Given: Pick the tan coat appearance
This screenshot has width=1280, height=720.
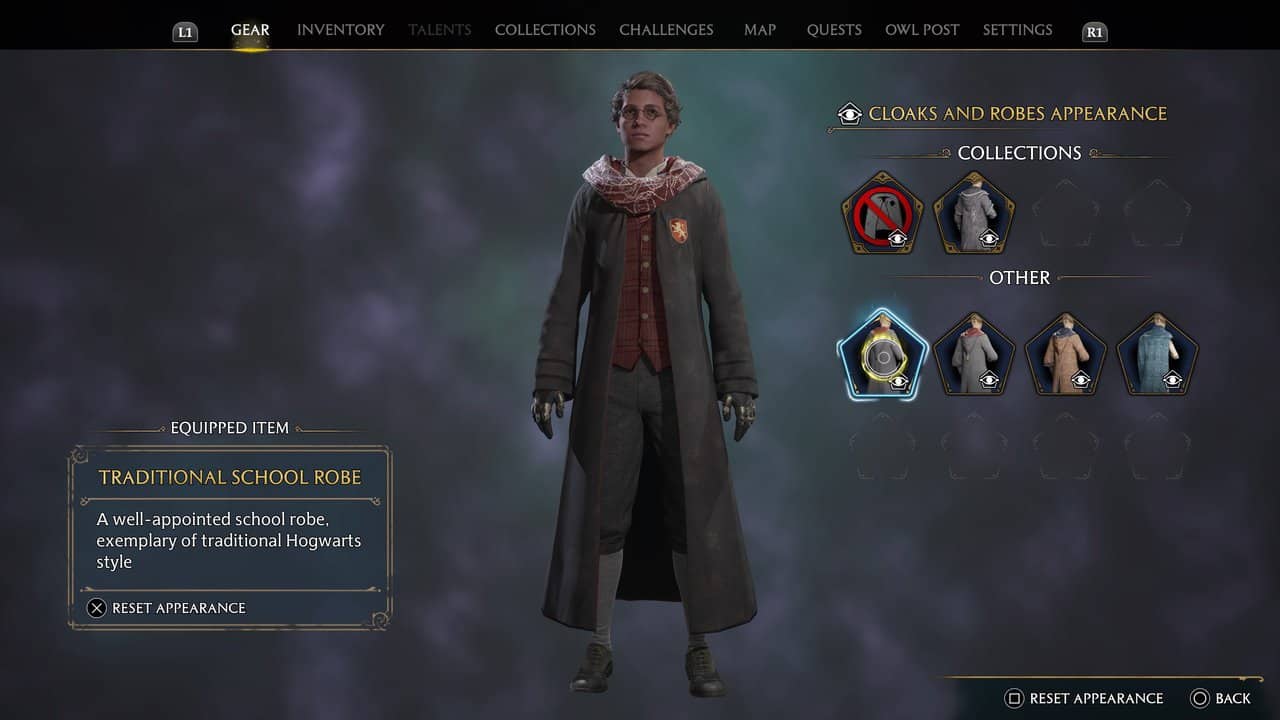Looking at the screenshot, I should point(1066,355).
